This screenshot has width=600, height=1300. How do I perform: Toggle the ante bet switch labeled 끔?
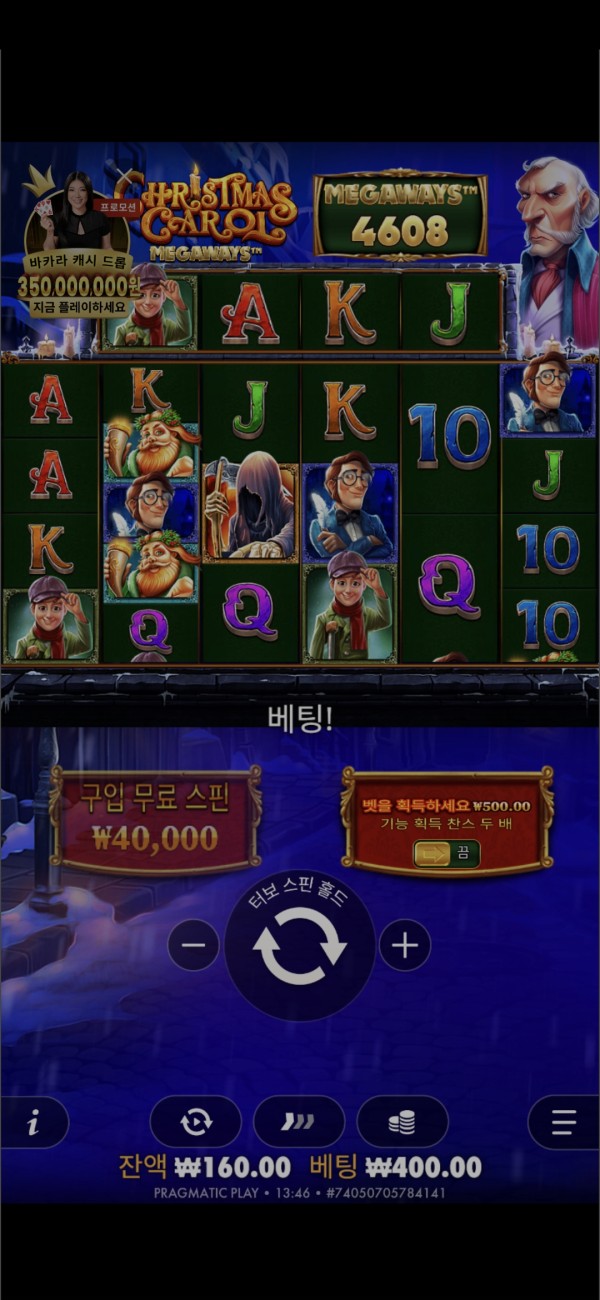(447, 854)
